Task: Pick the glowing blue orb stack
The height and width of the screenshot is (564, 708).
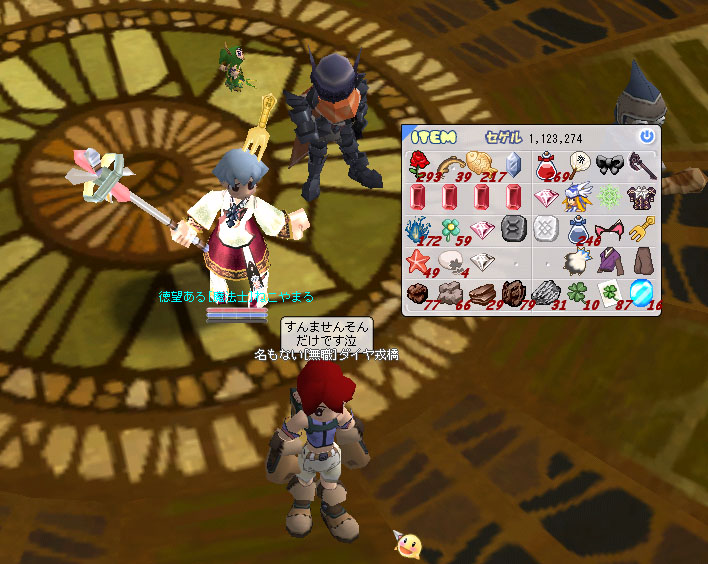Action: point(642,293)
